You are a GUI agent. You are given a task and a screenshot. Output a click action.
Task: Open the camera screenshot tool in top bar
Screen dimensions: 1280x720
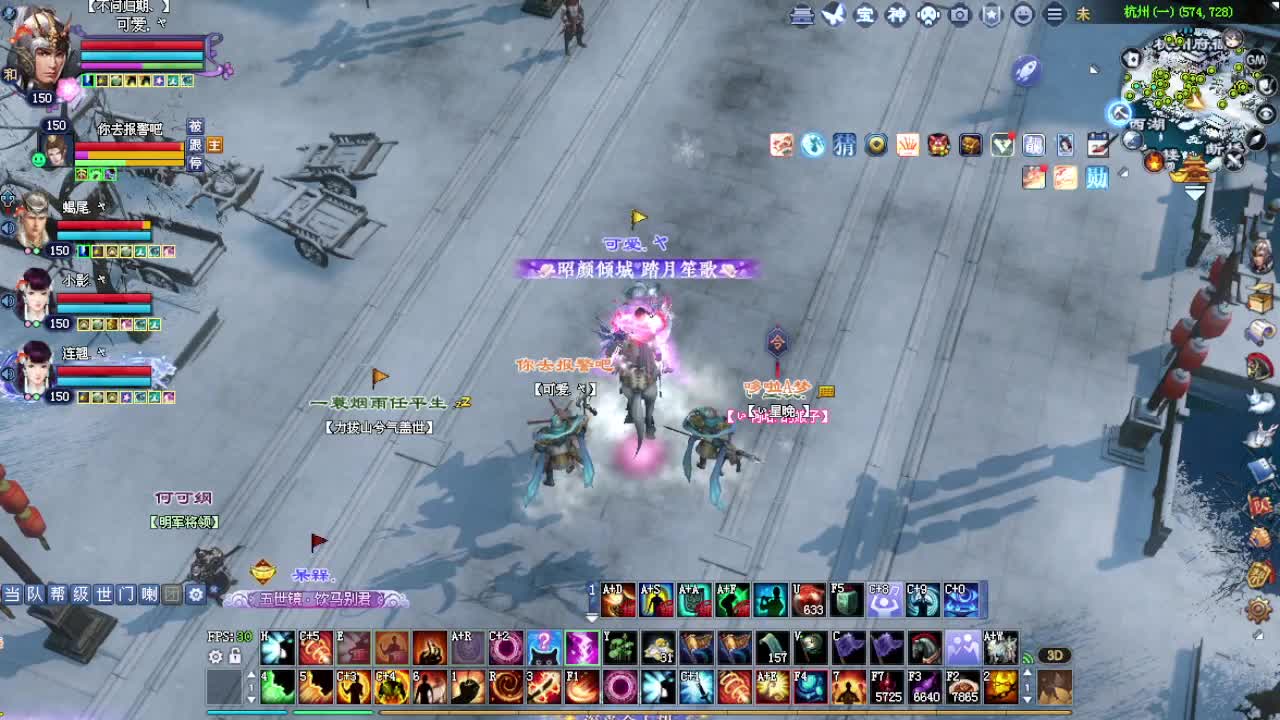coord(958,15)
